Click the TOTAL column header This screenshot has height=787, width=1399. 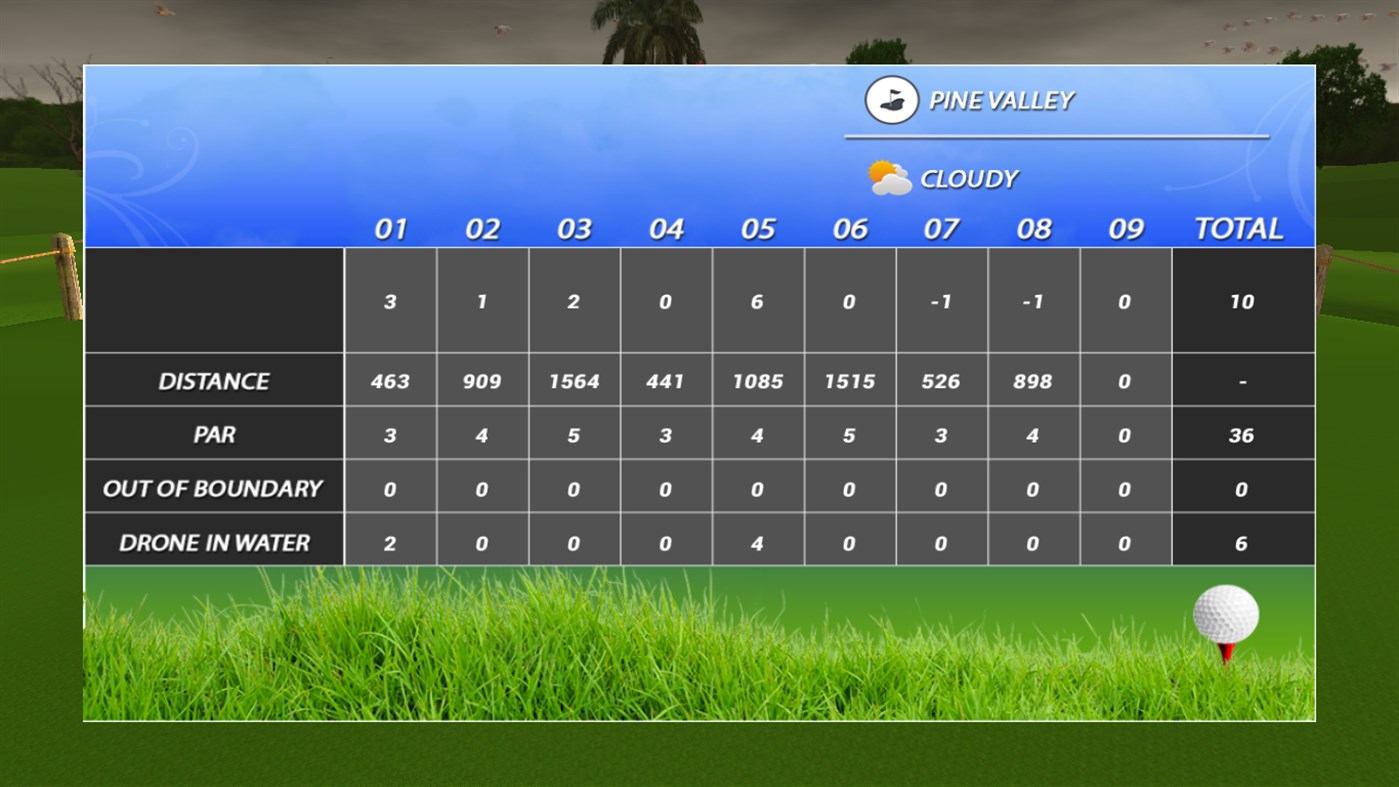coord(1238,228)
